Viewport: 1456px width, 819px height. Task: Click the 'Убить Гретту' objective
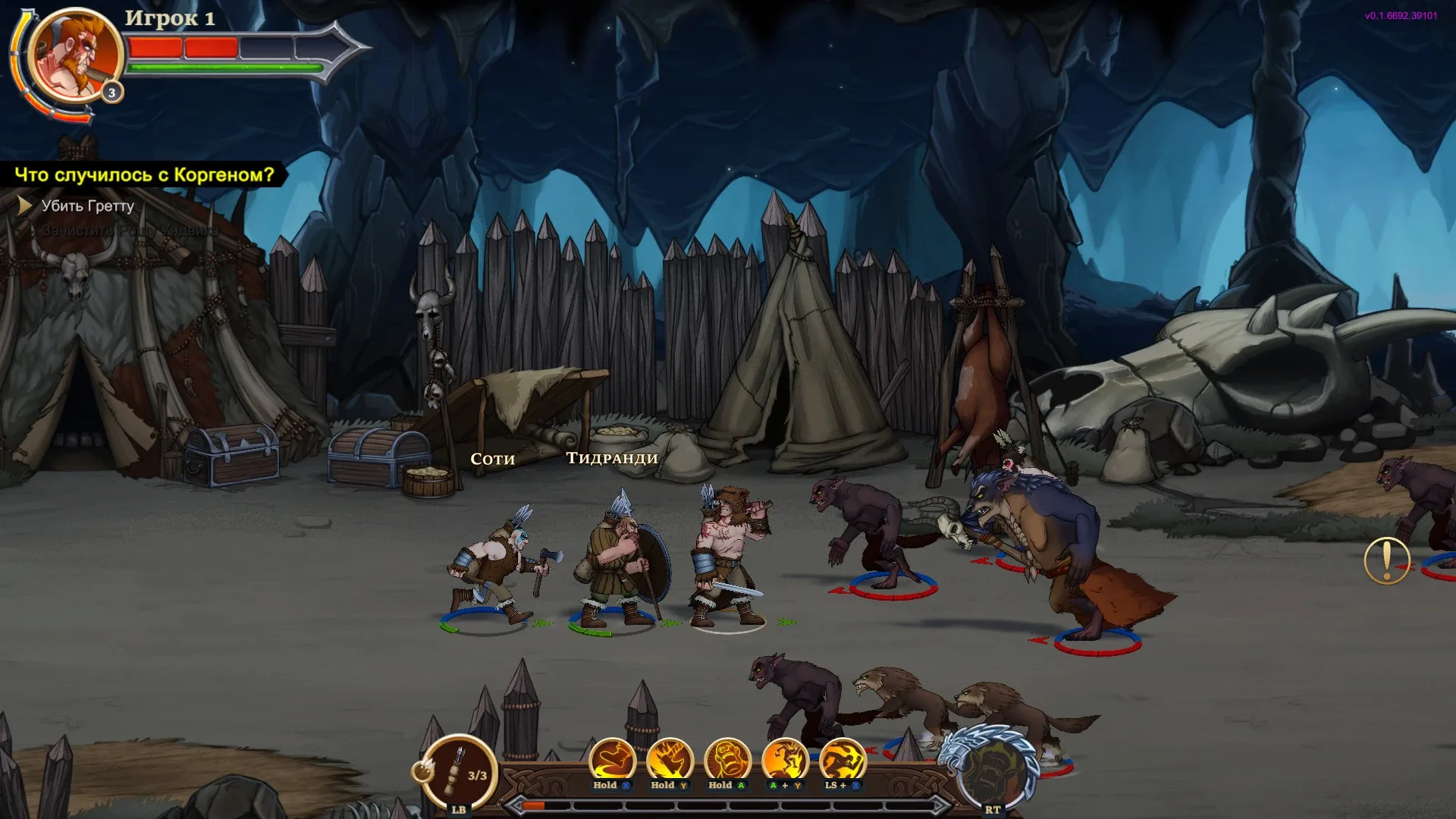87,206
